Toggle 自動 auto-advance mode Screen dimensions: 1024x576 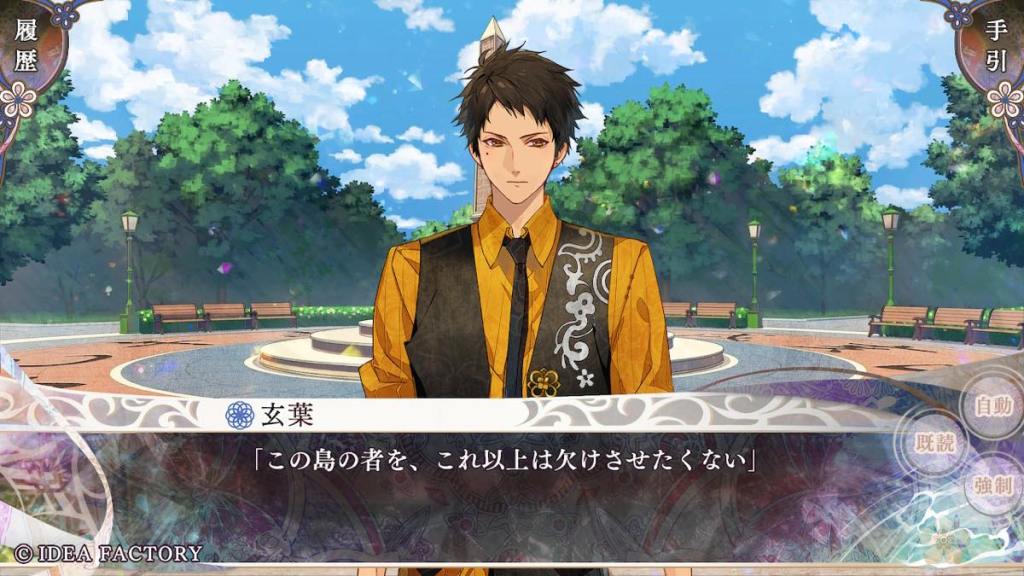pyautogui.click(x=992, y=406)
